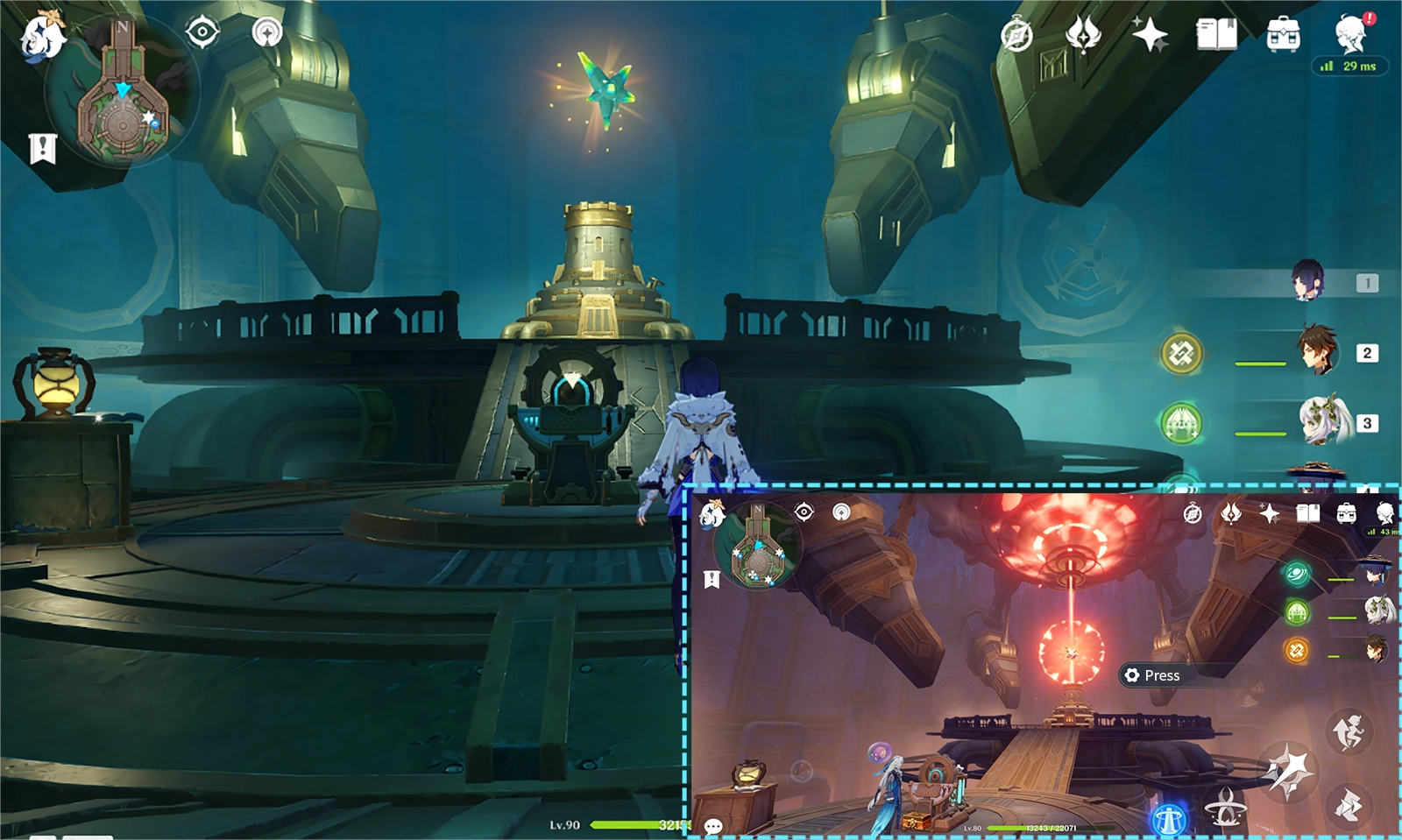Open the real-time clock tool
The image size is (1402, 840).
(1016, 38)
